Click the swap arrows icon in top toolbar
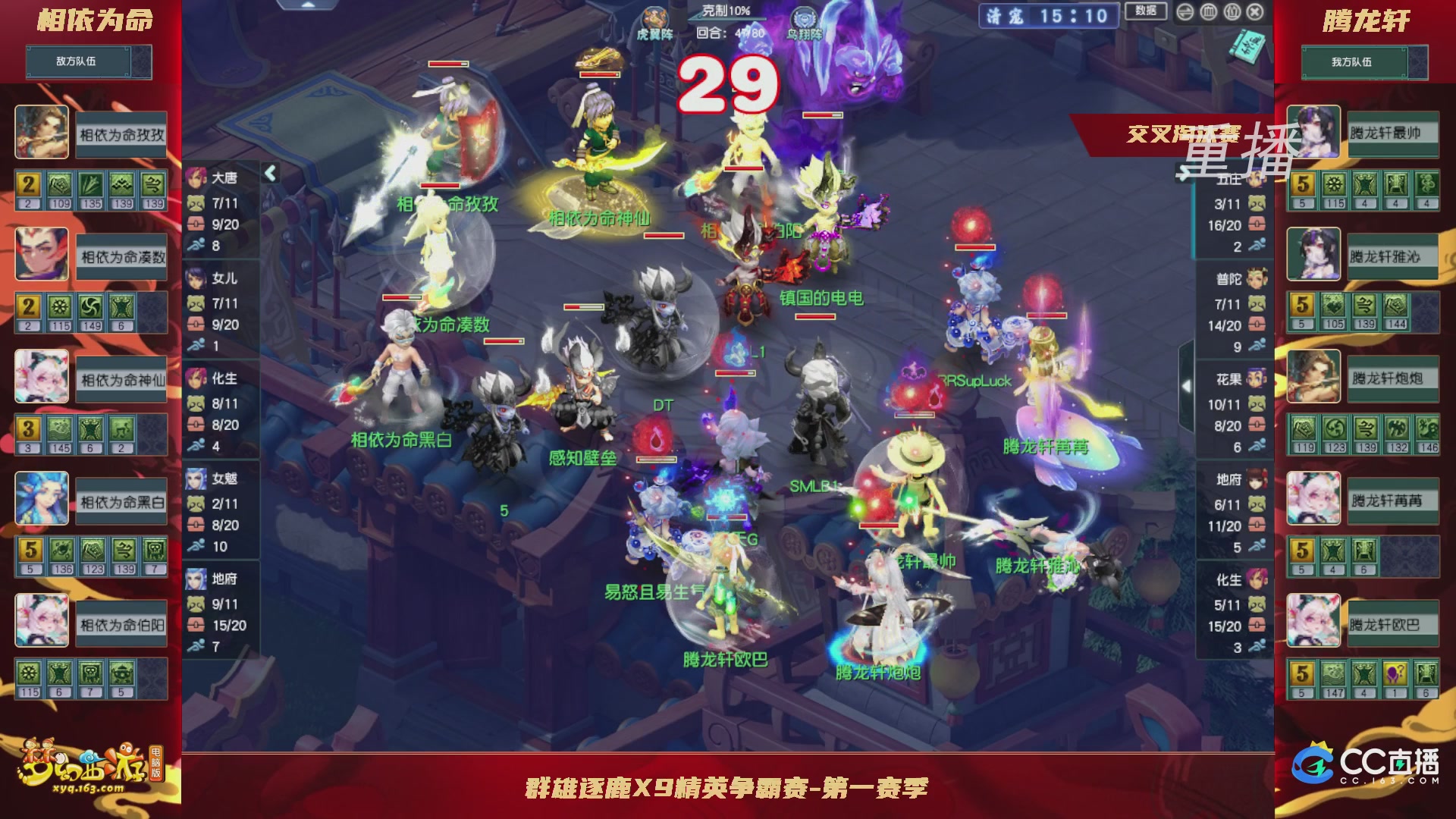 tap(1185, 11)
